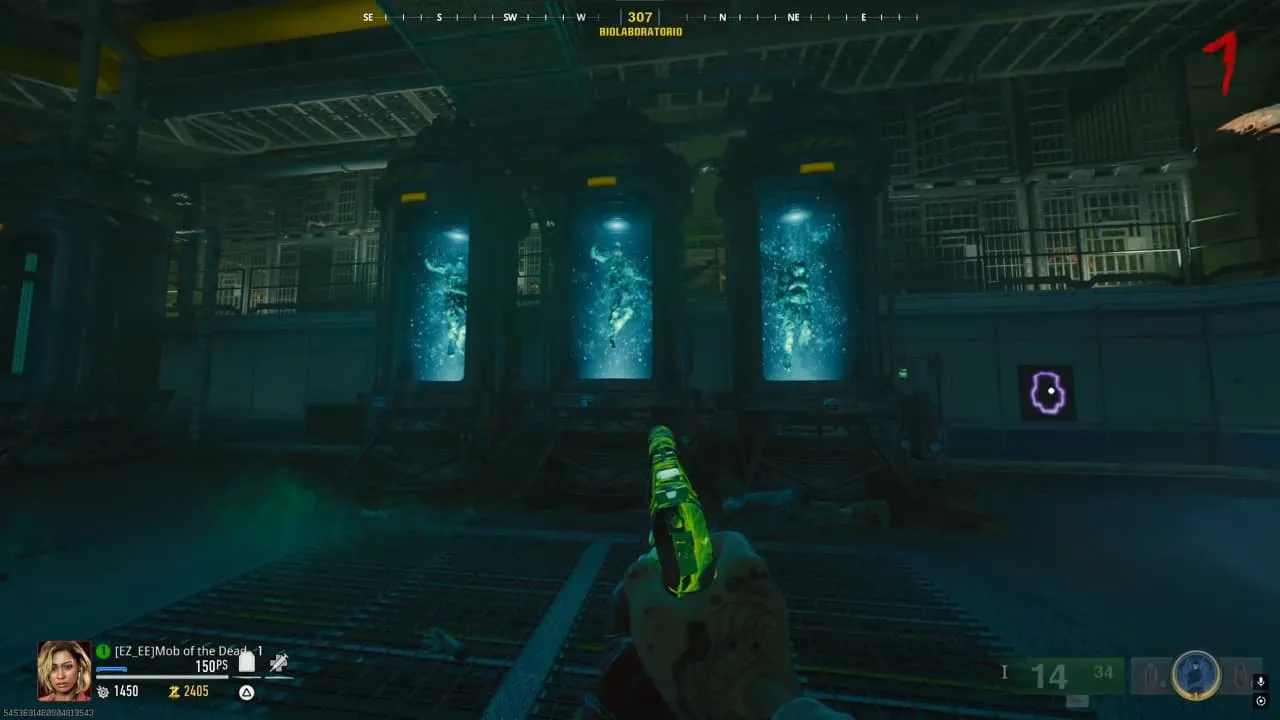1280x720 pixels.
Task: Click the purple objective waypoint marker
Action: pyautogui.click(x=1047, y=392)
